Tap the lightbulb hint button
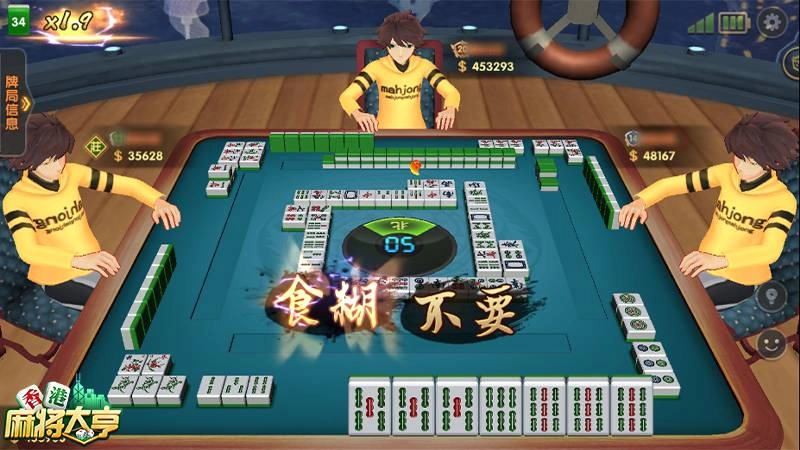Screen dimensions: 800x450 click(771, 296)
